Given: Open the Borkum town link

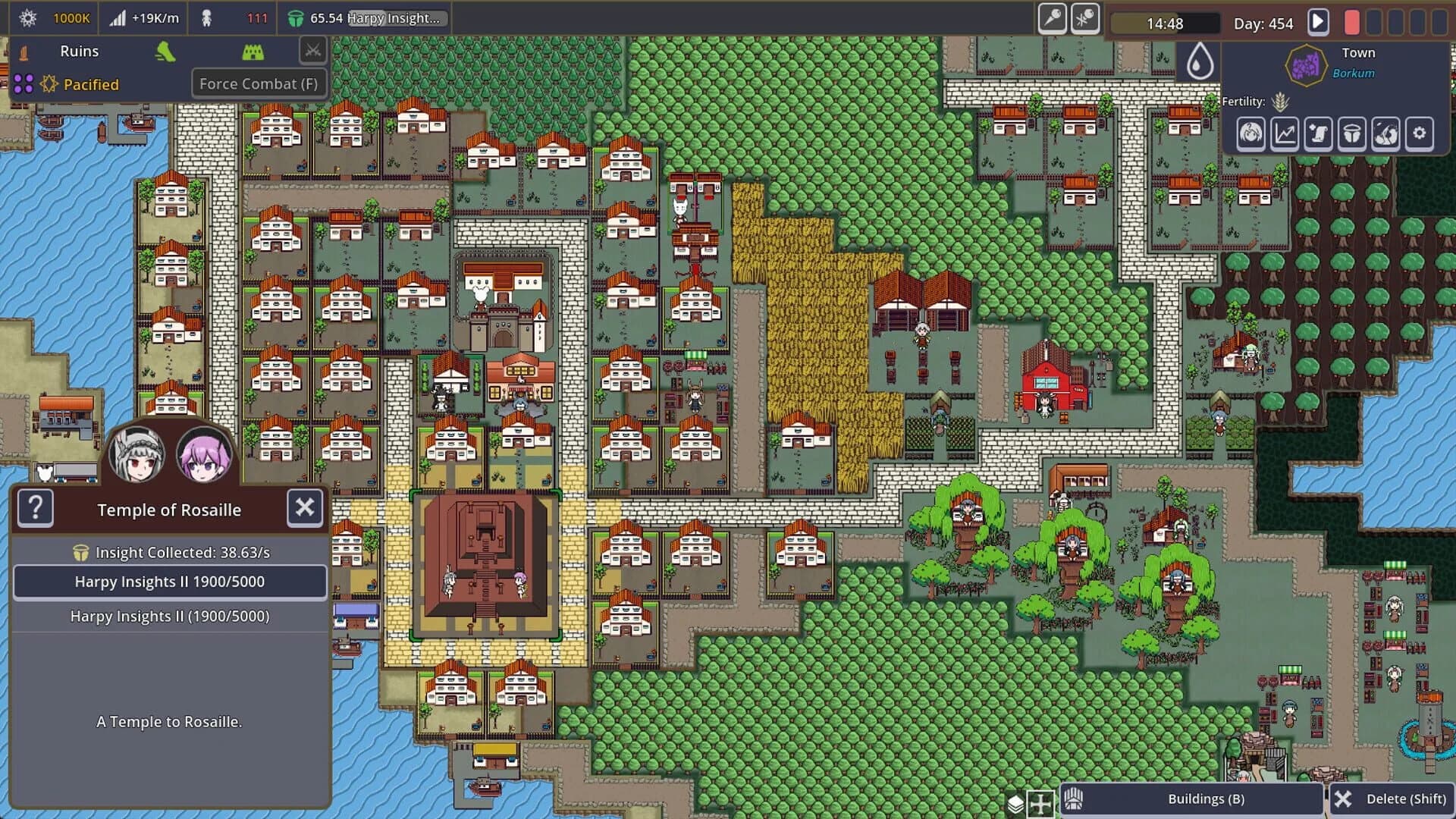Looking at the screenshot, I should [x=1354, y=73].
